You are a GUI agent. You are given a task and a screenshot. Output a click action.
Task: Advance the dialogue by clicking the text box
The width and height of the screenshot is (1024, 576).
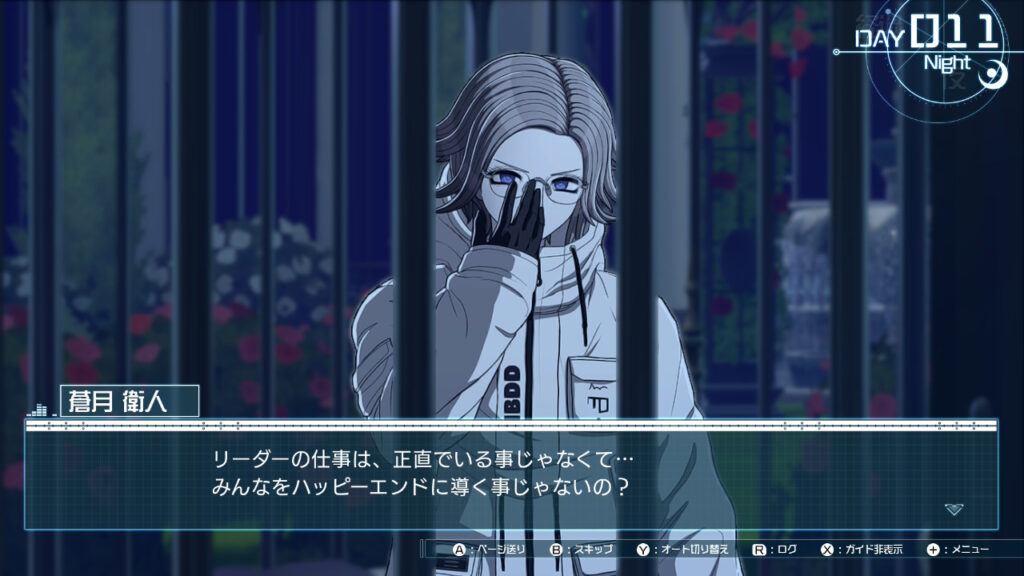pyautogui.click(x=510, y=476)
